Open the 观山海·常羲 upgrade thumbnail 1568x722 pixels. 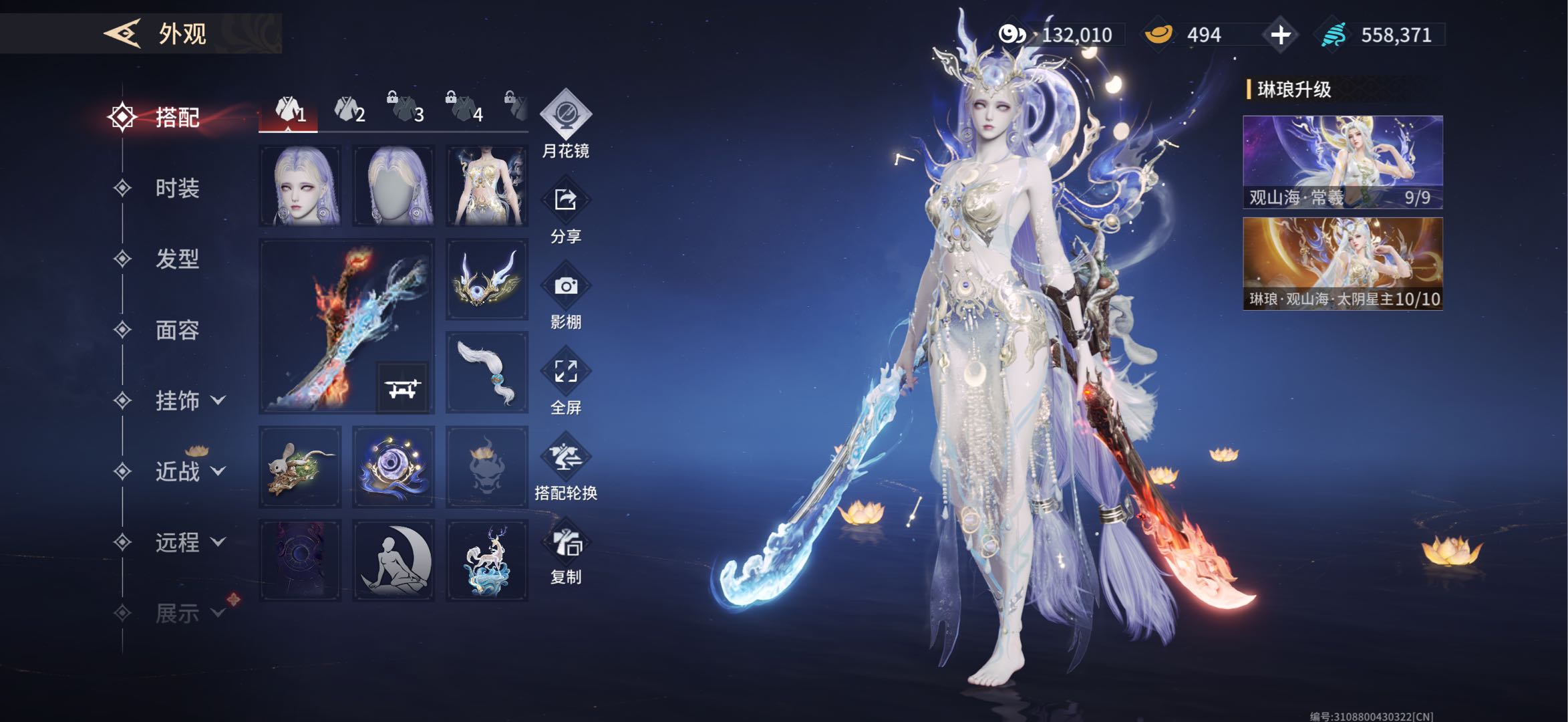1342,162
